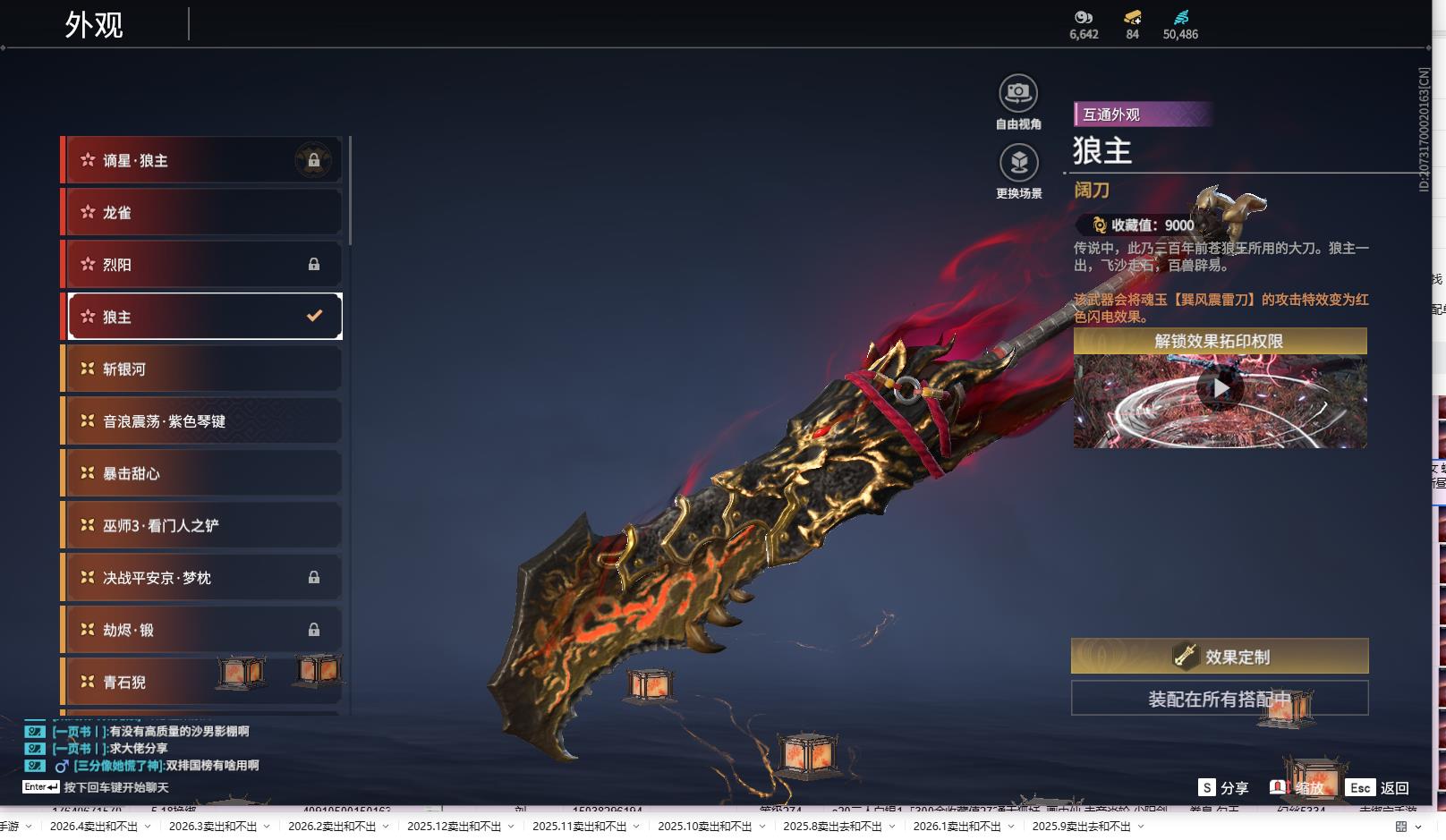Click the equipped 狼主 skin row

click(202, 317)
